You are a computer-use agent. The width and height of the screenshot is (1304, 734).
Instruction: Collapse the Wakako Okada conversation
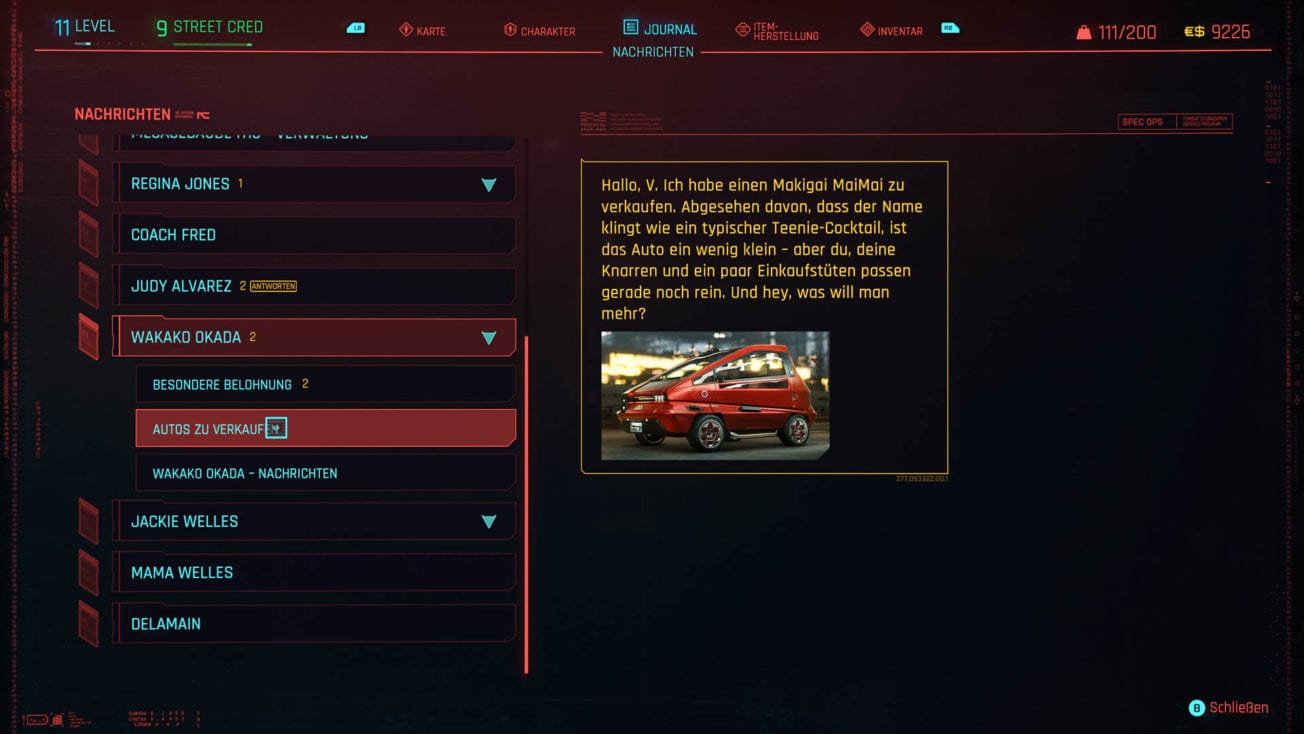coord(489,338)
